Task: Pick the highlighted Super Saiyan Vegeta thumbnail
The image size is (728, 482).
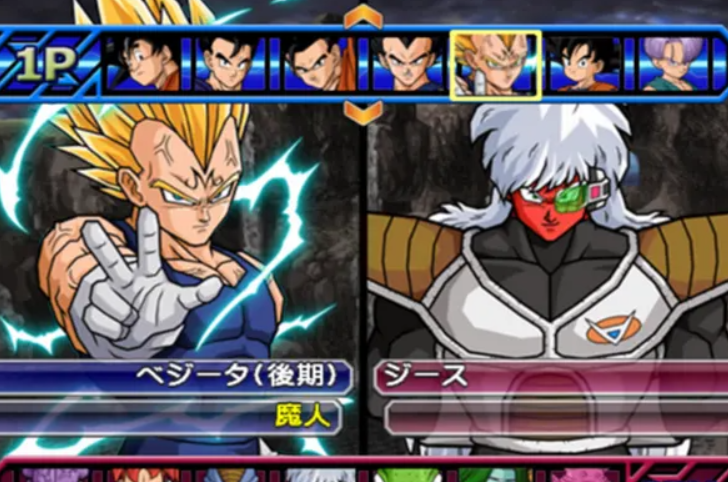Action: [x=496, y=65]
